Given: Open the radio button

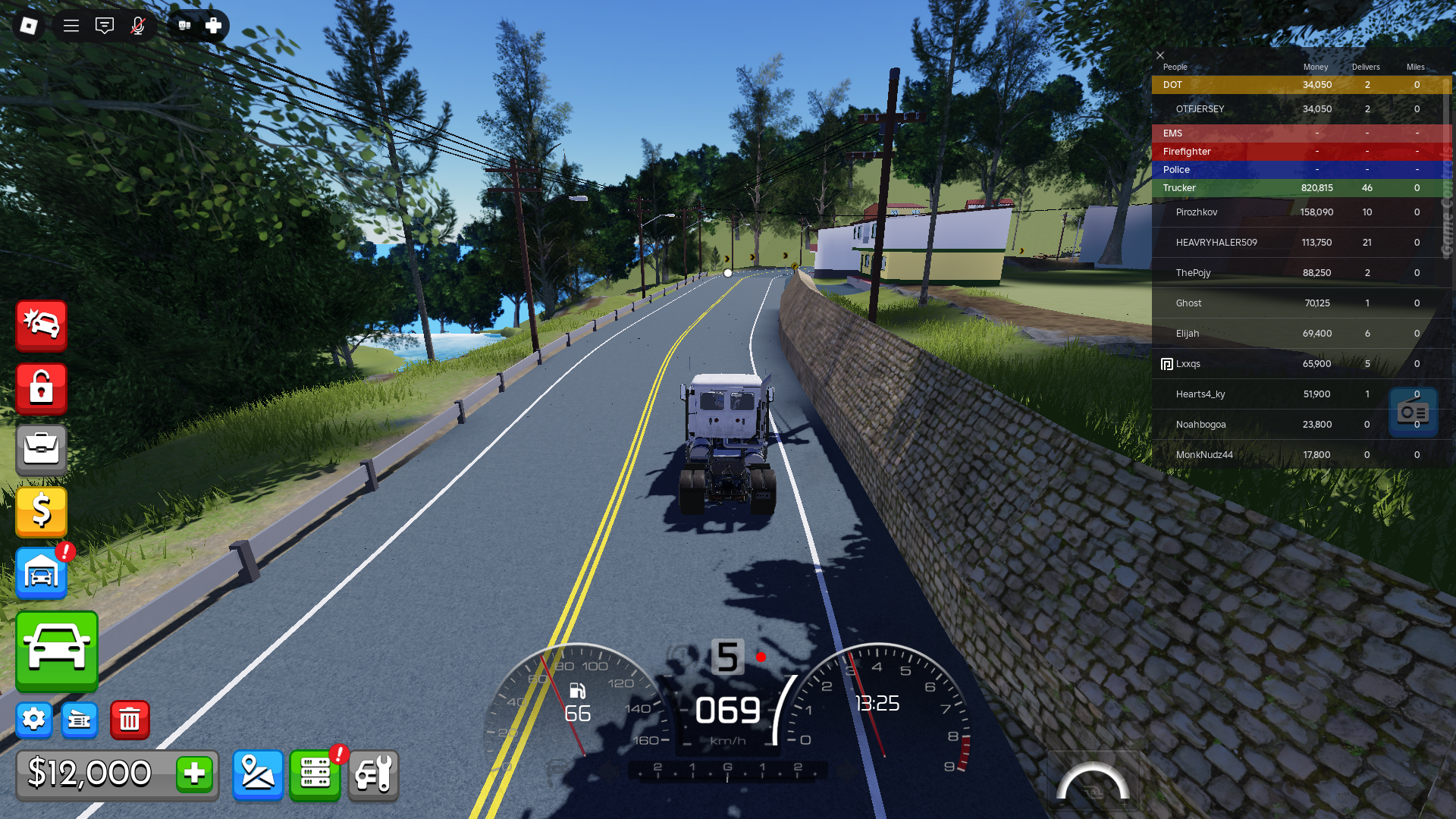Looking at the screenshot, I should click(1413, 413).
